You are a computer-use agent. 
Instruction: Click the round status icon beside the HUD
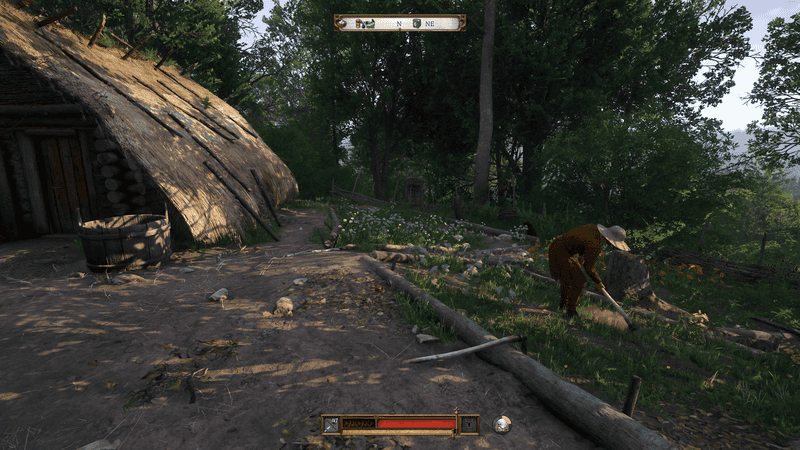tap(502, 424)
